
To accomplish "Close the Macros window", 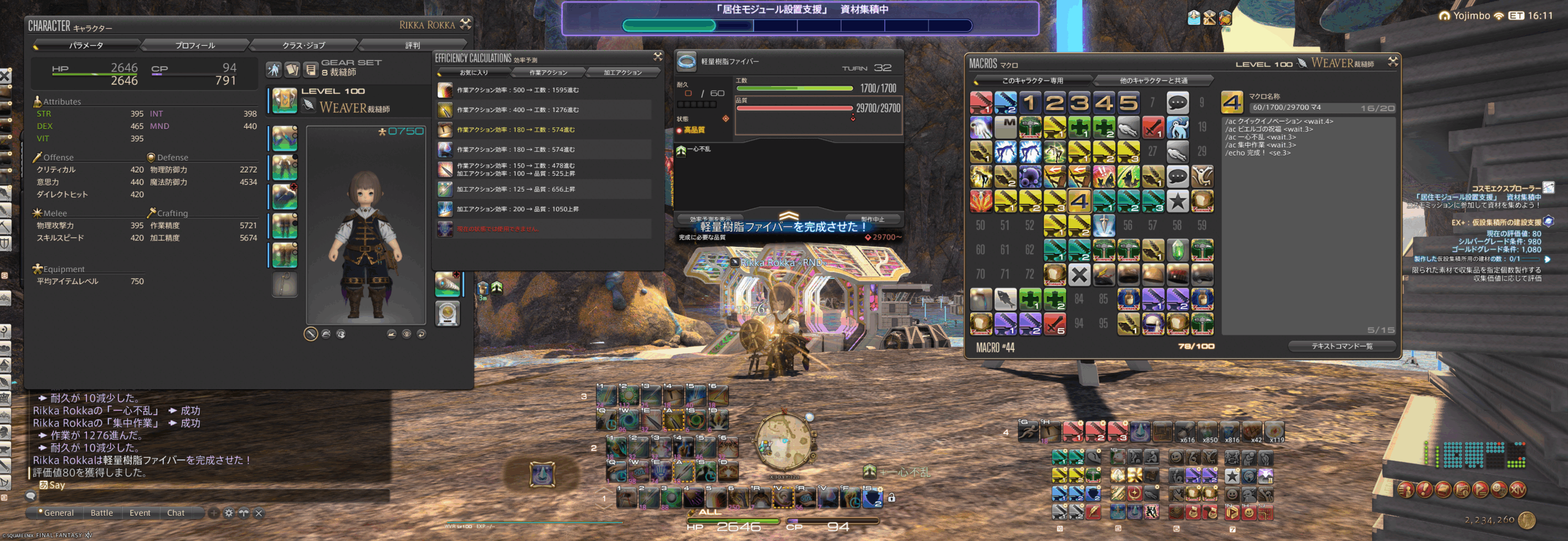I will tap(1393, 62).
